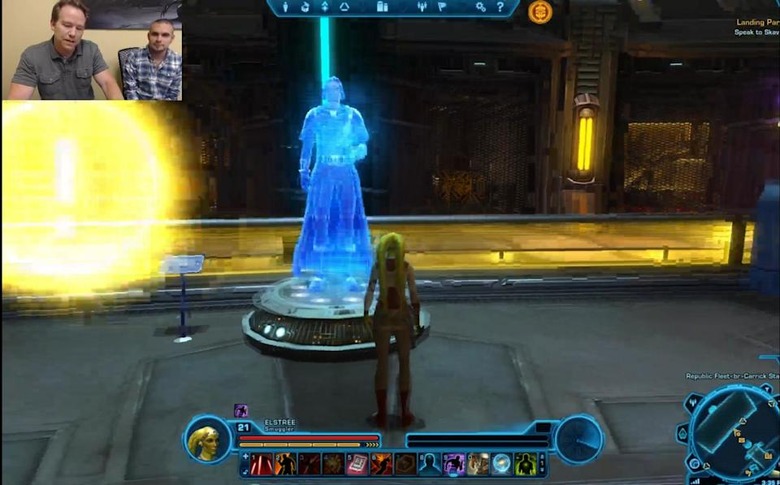Click the orange Cartel coin button

540,11
